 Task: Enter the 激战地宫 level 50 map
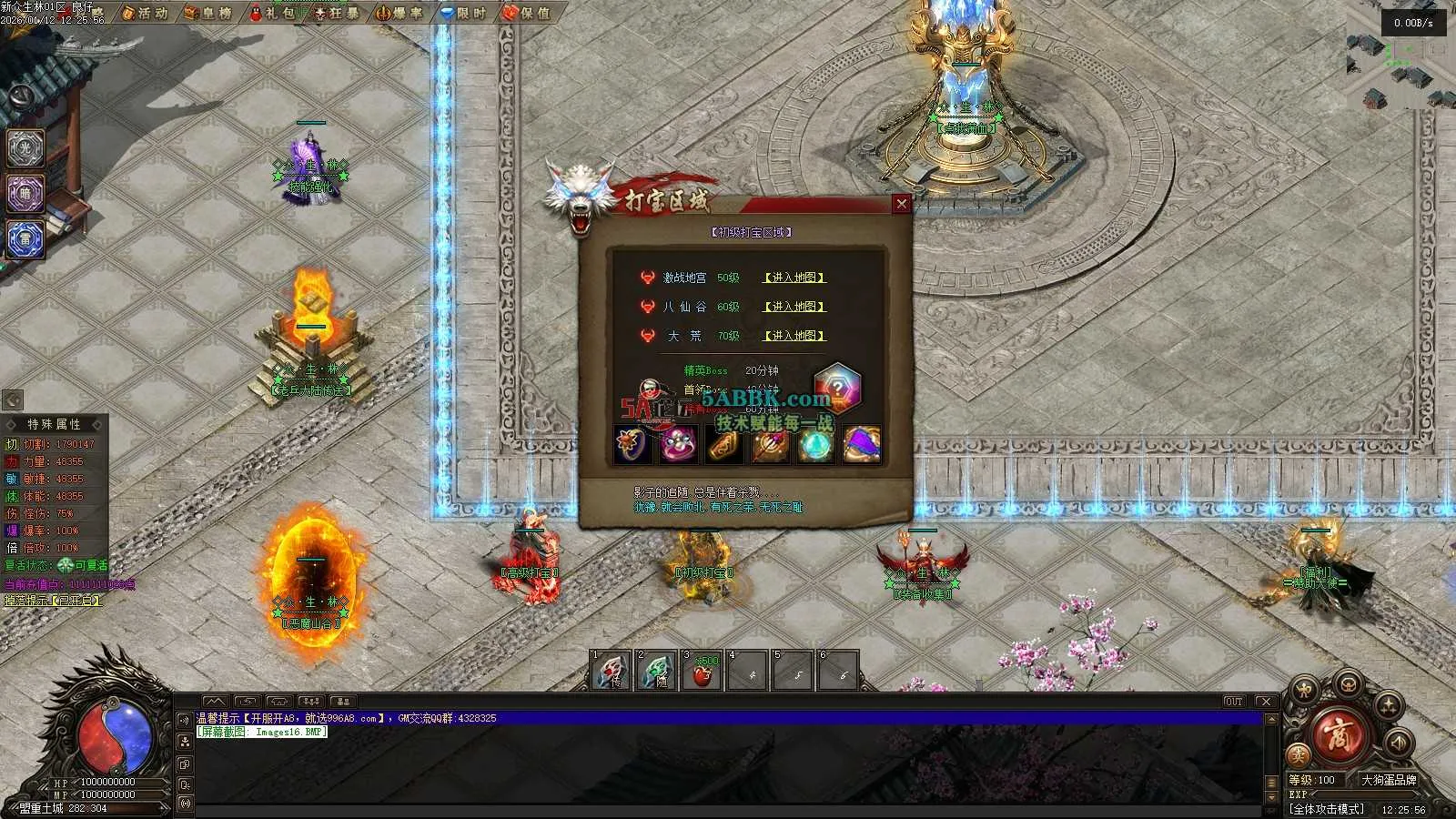click(794, 278)
